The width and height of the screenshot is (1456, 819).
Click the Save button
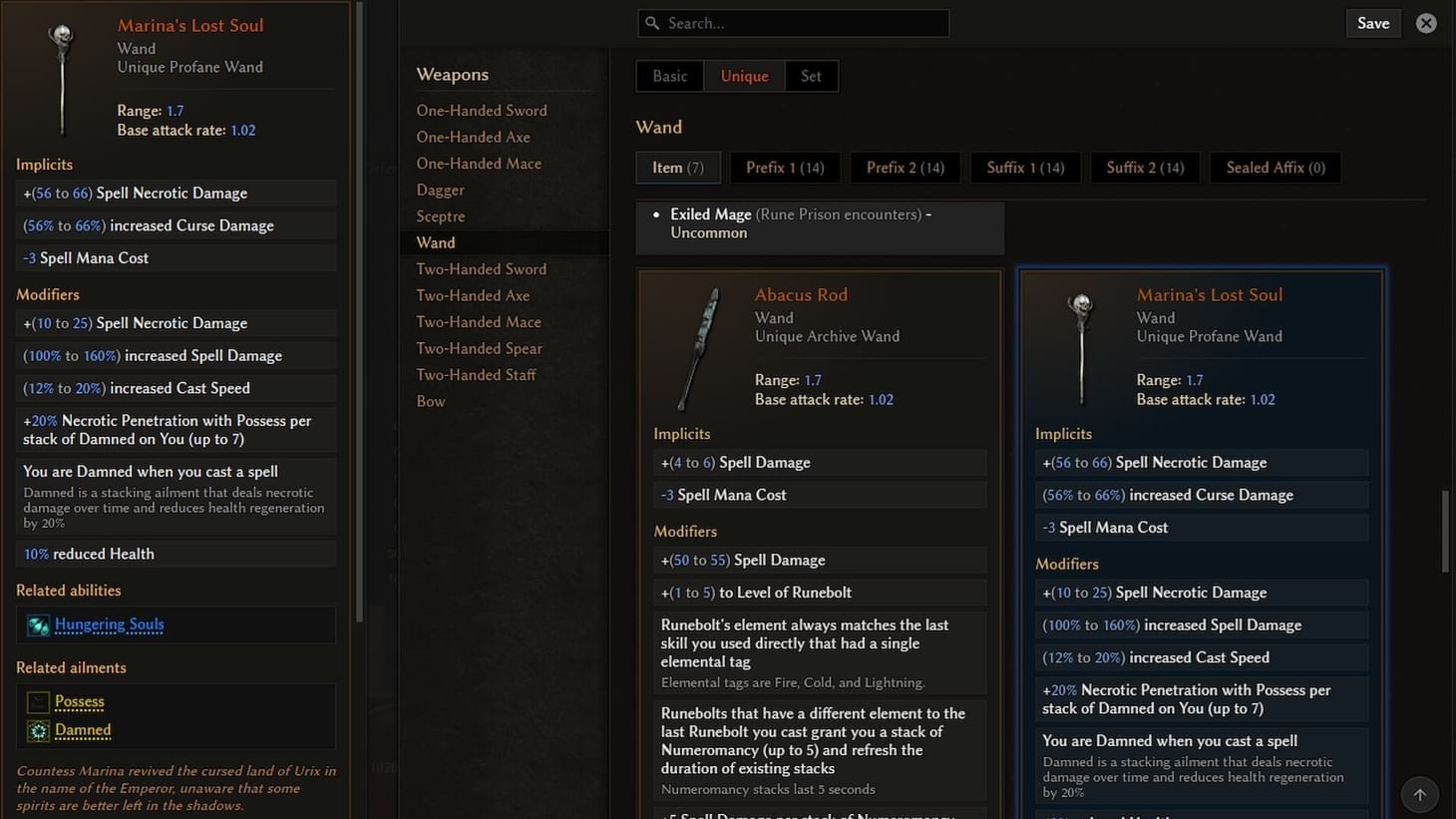(x=1373, y=22)
